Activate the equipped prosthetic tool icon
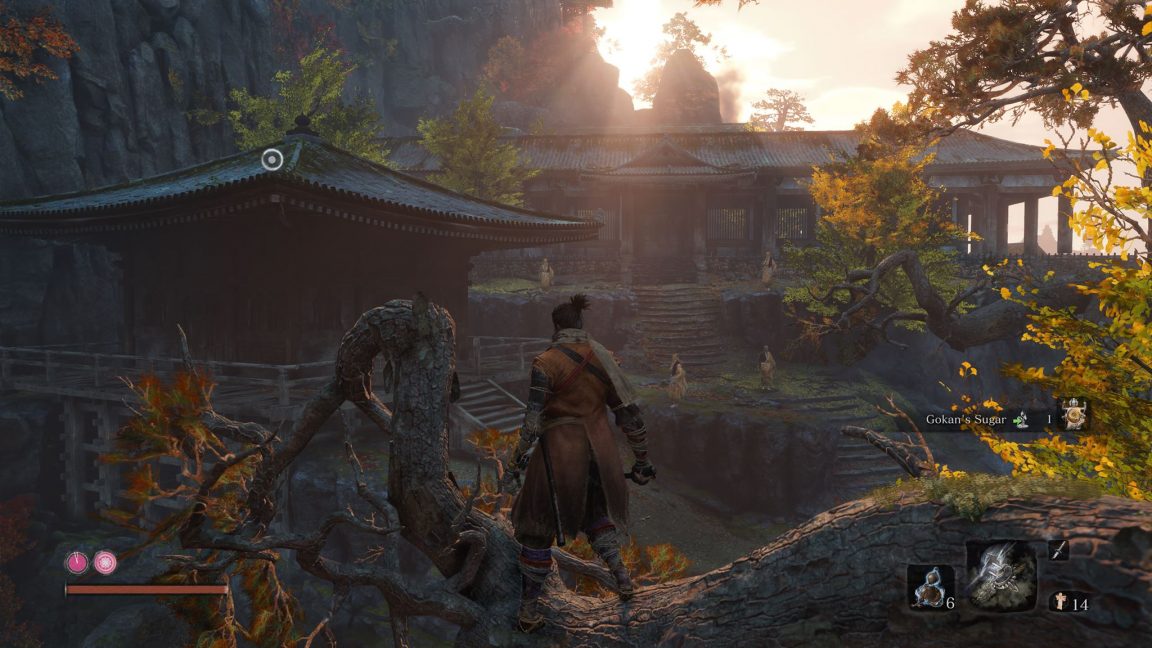 tap(1001, 576)
